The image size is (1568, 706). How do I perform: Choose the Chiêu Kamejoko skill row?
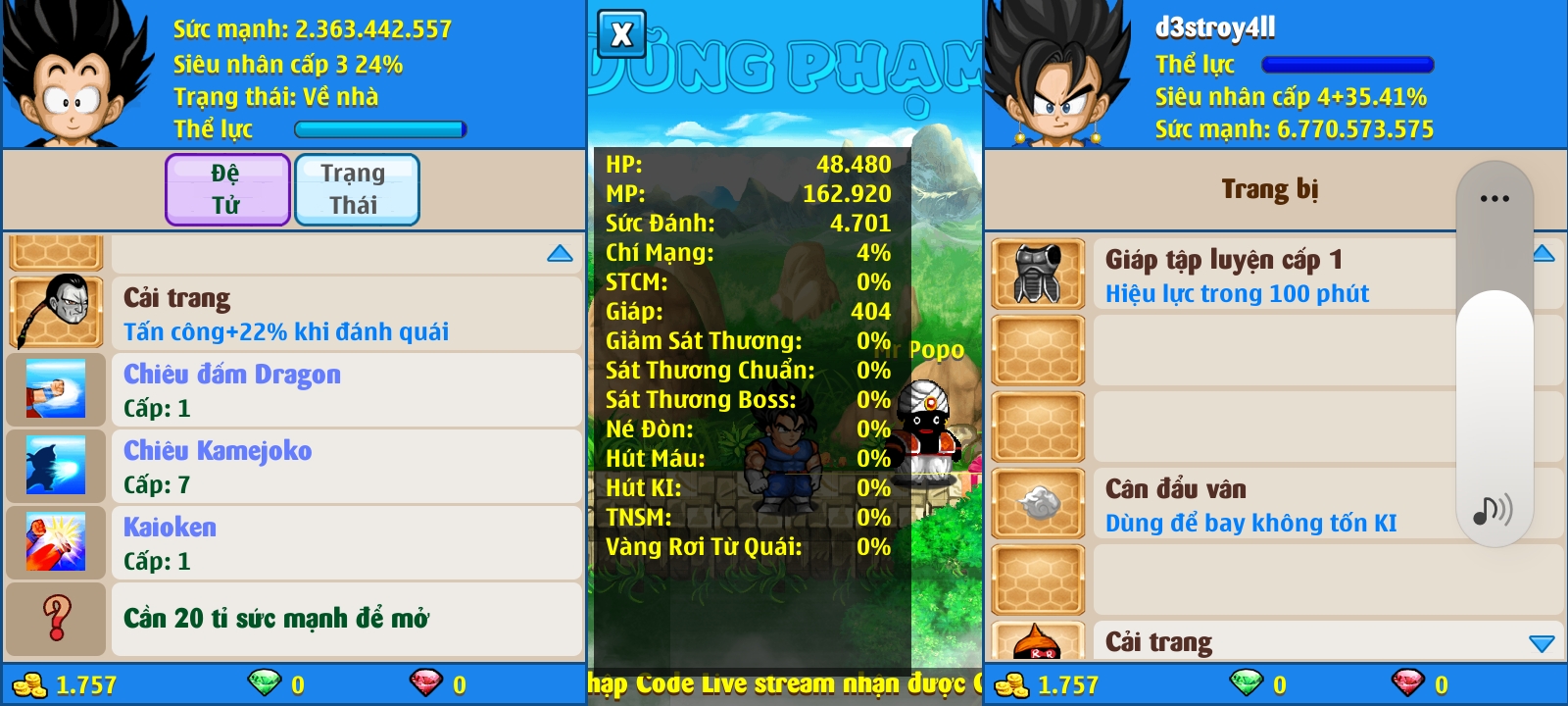click(x=294, y=466)
